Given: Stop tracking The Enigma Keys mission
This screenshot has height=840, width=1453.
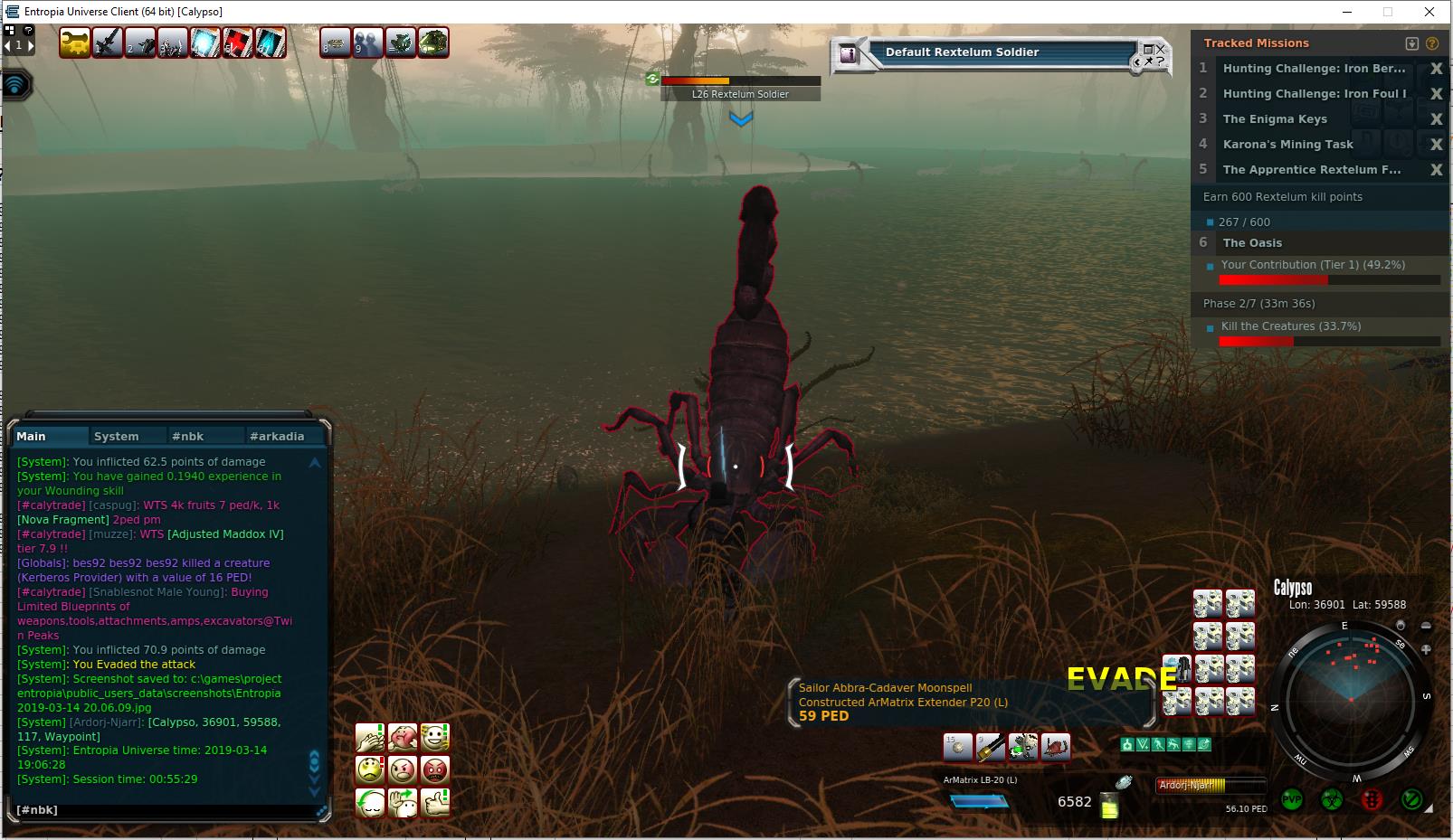Looking at the screenshot, I should (x=1436, y=119).
